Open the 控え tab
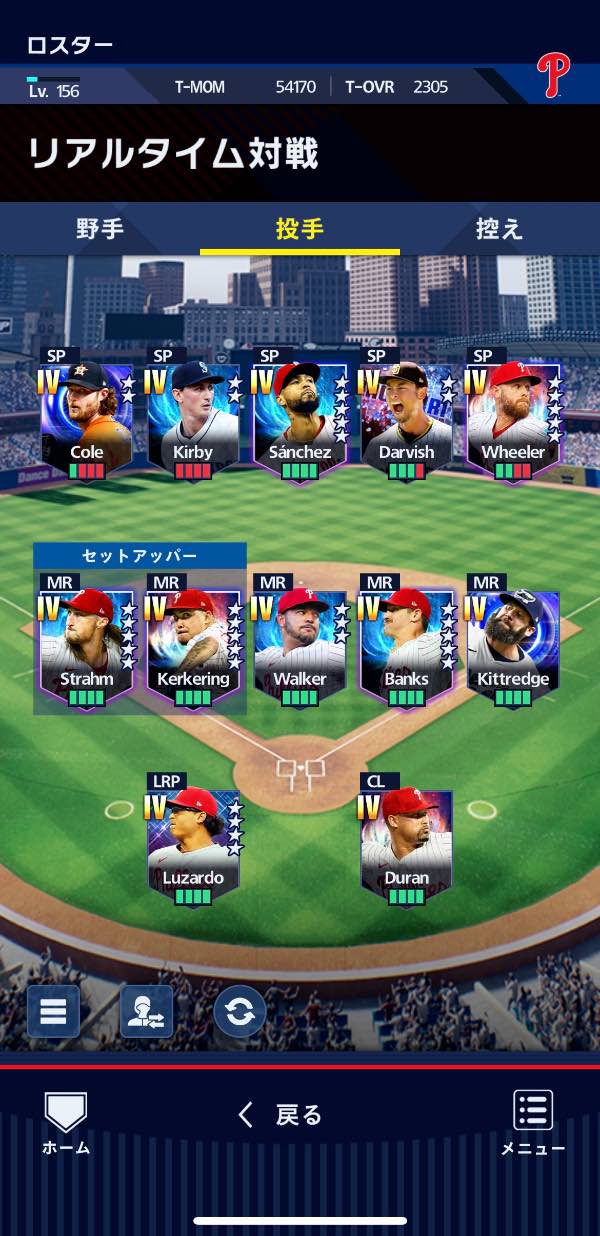The height and width of the screenshot is (1236, 600). 499,229
